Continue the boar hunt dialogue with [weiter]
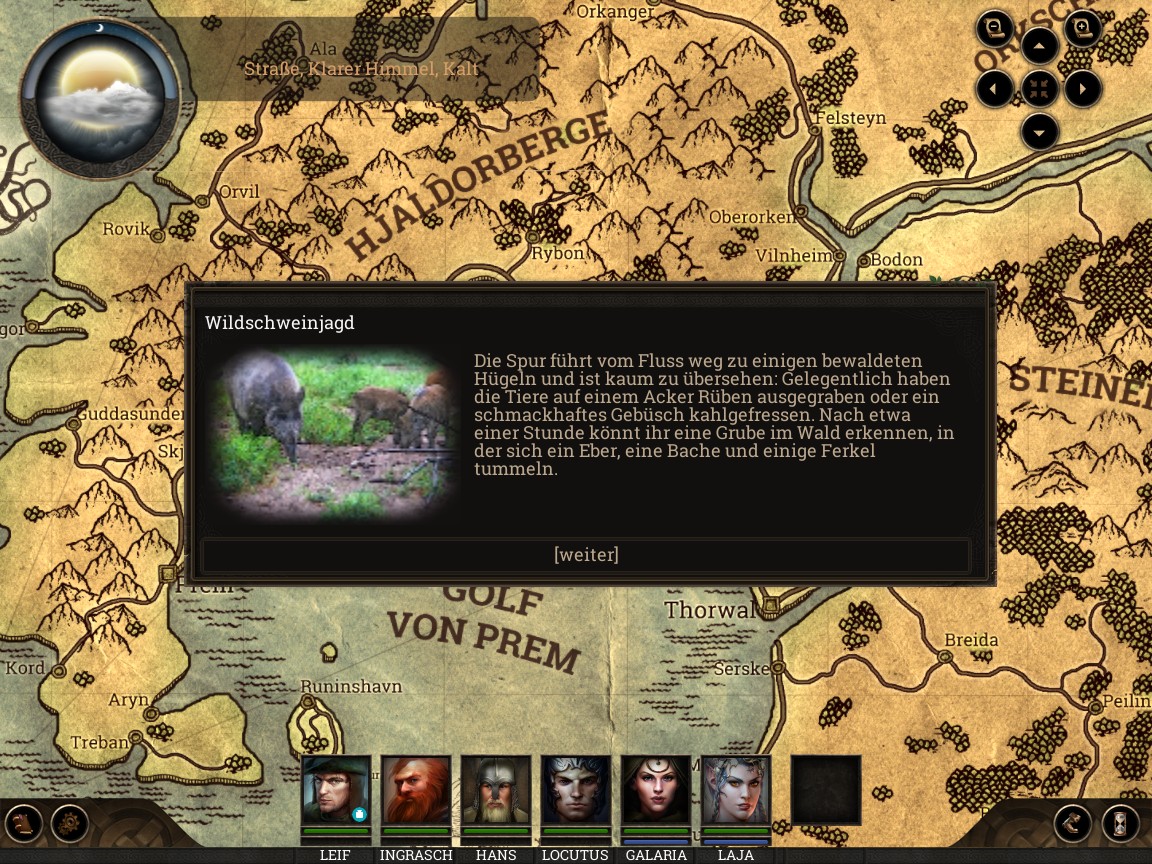1152x864 pixels. 586,555
